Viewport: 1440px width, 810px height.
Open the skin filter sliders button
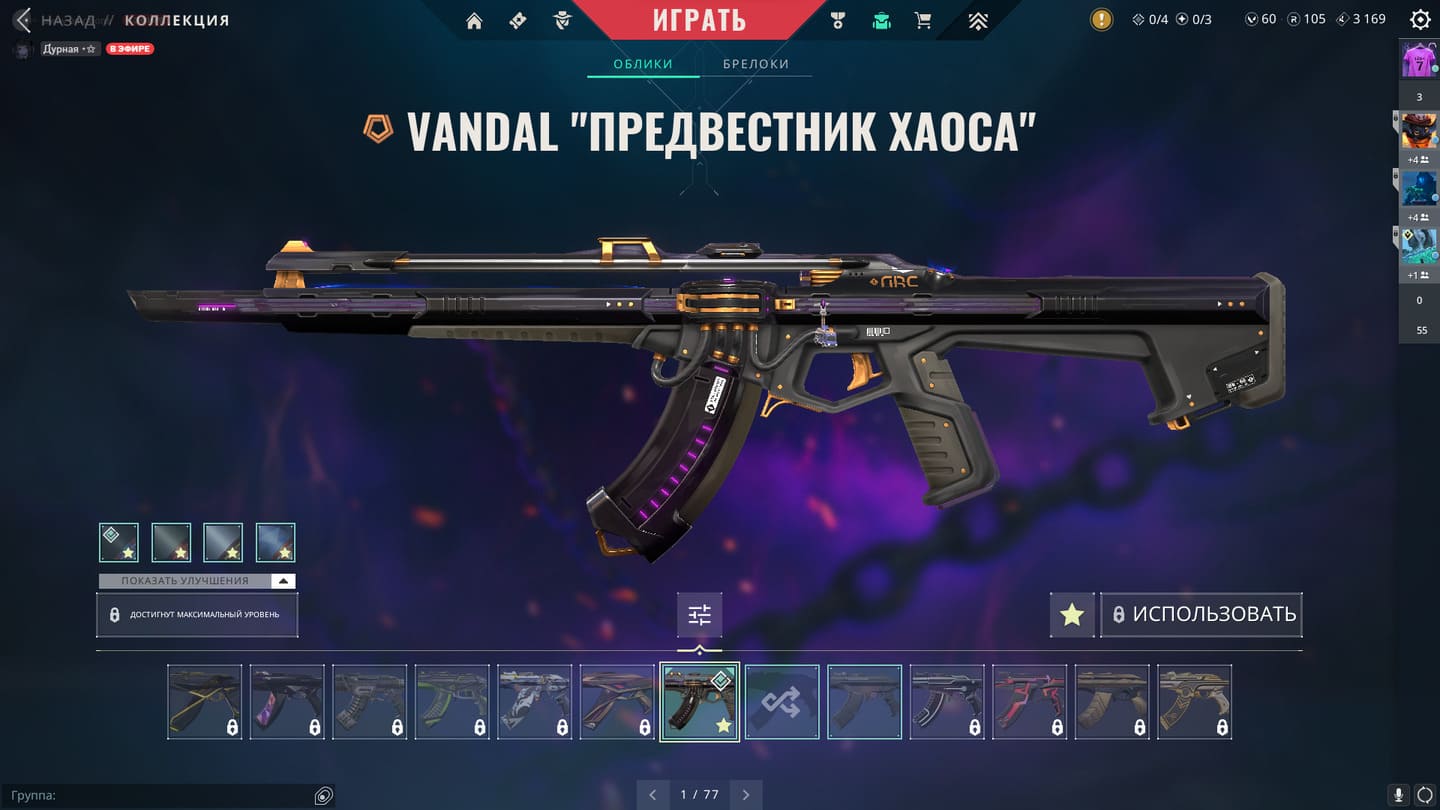[699, 615]
